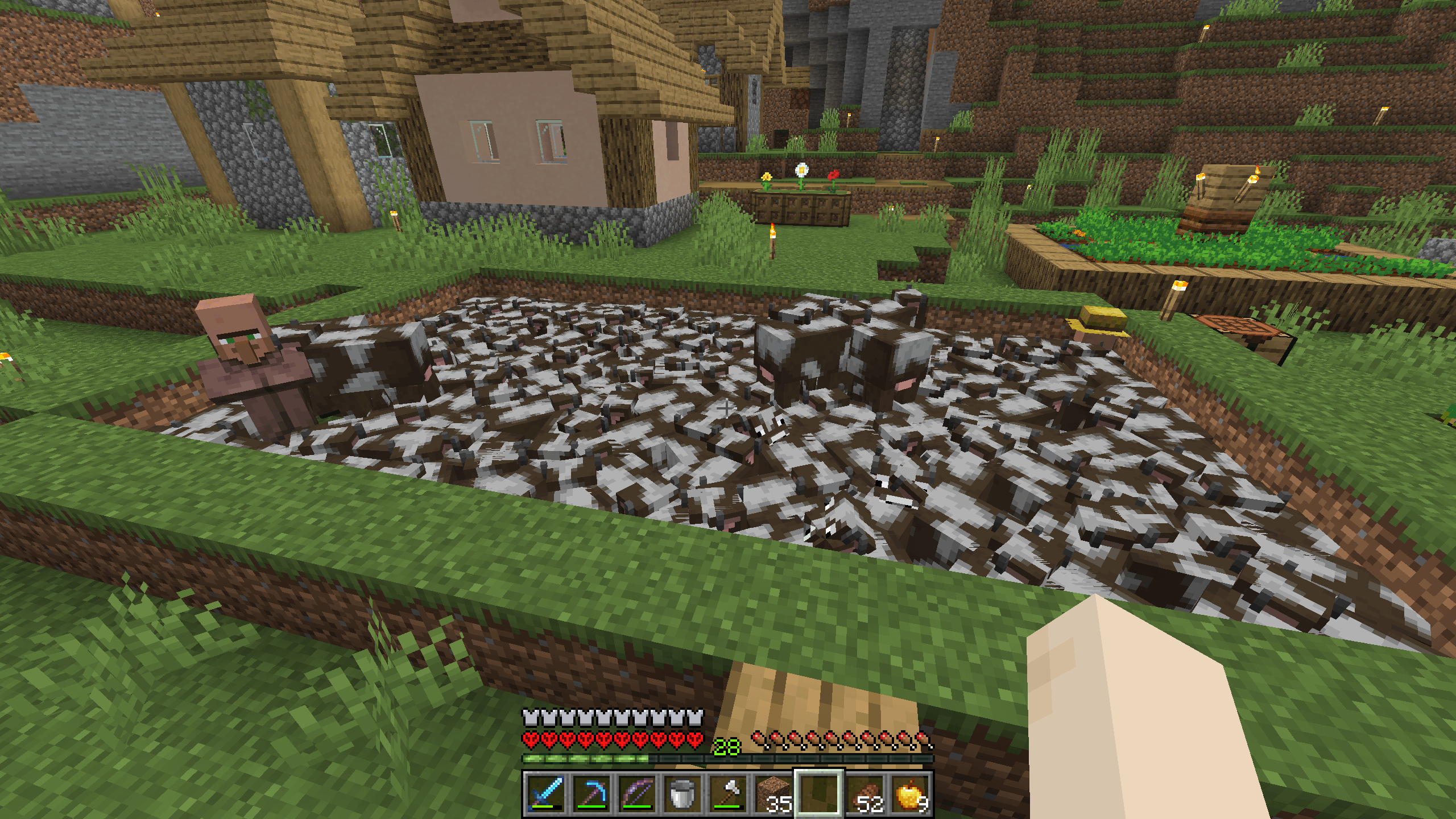Pick the dirt block stack of 35

(773, 793)
